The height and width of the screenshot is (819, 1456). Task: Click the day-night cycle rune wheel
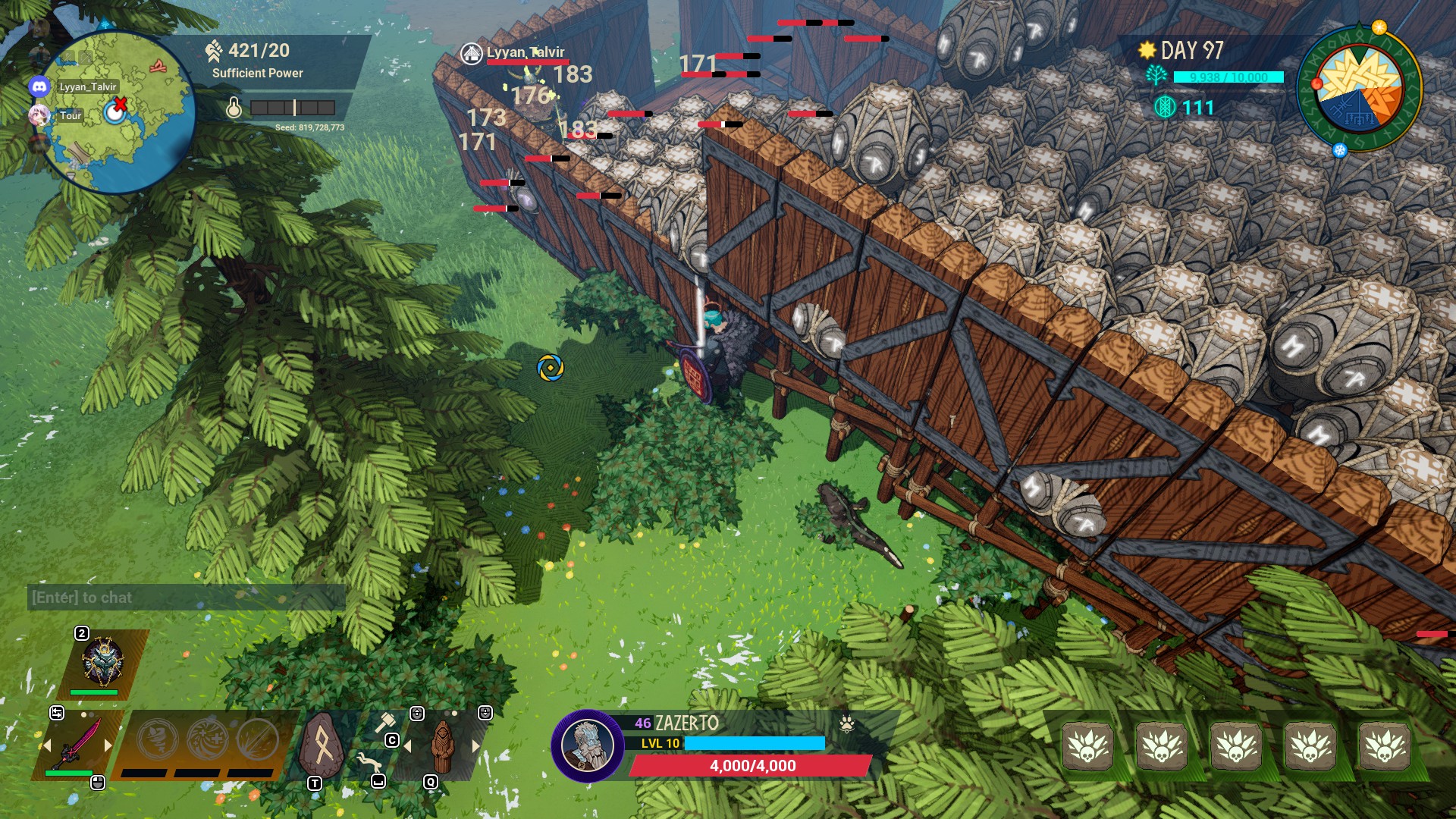(1359, 87)
